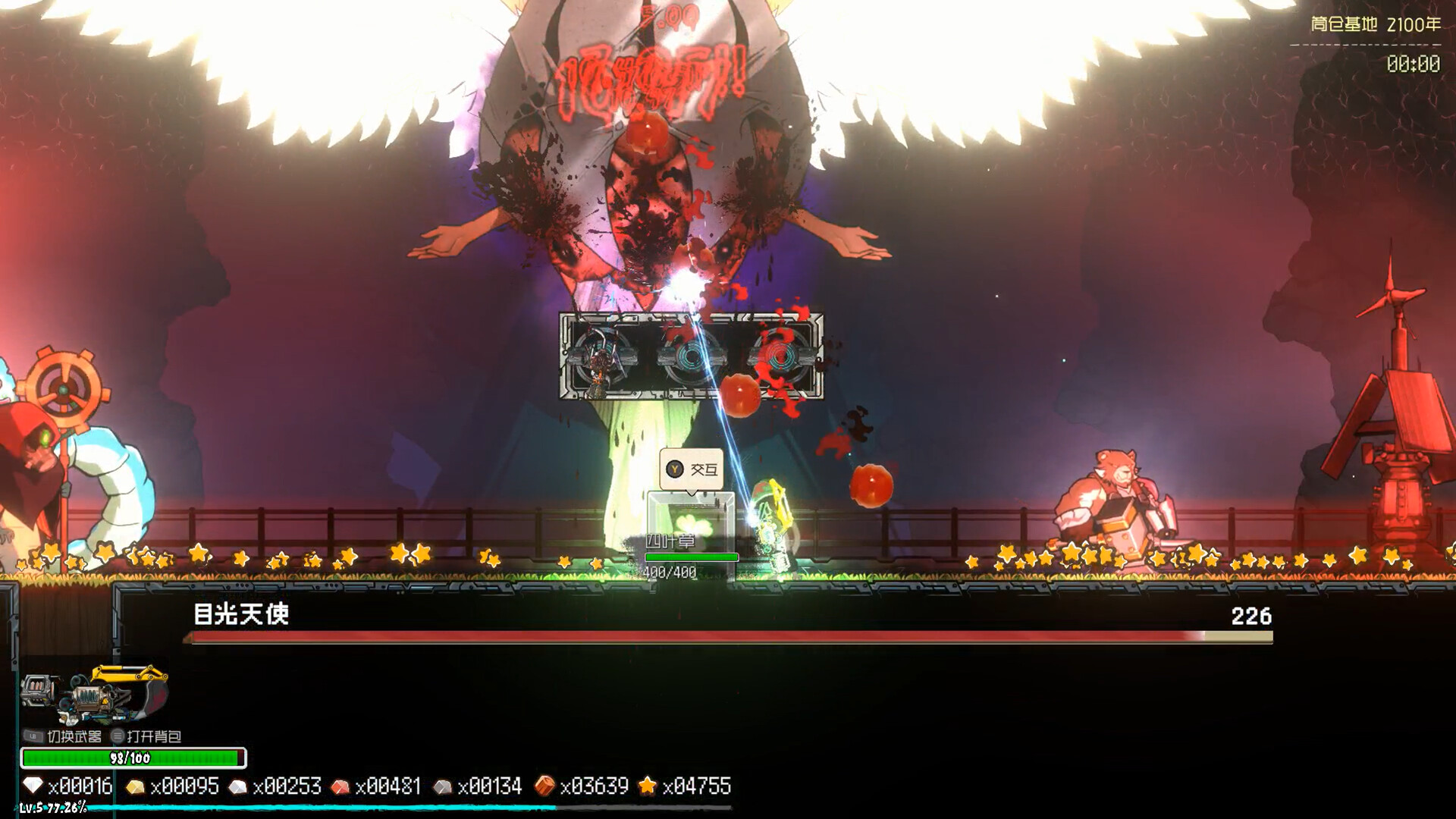Viewport: 1456px width, 819px height.
Task: Click the copper ingot icon showing x03639
Action: click(544, 786)
